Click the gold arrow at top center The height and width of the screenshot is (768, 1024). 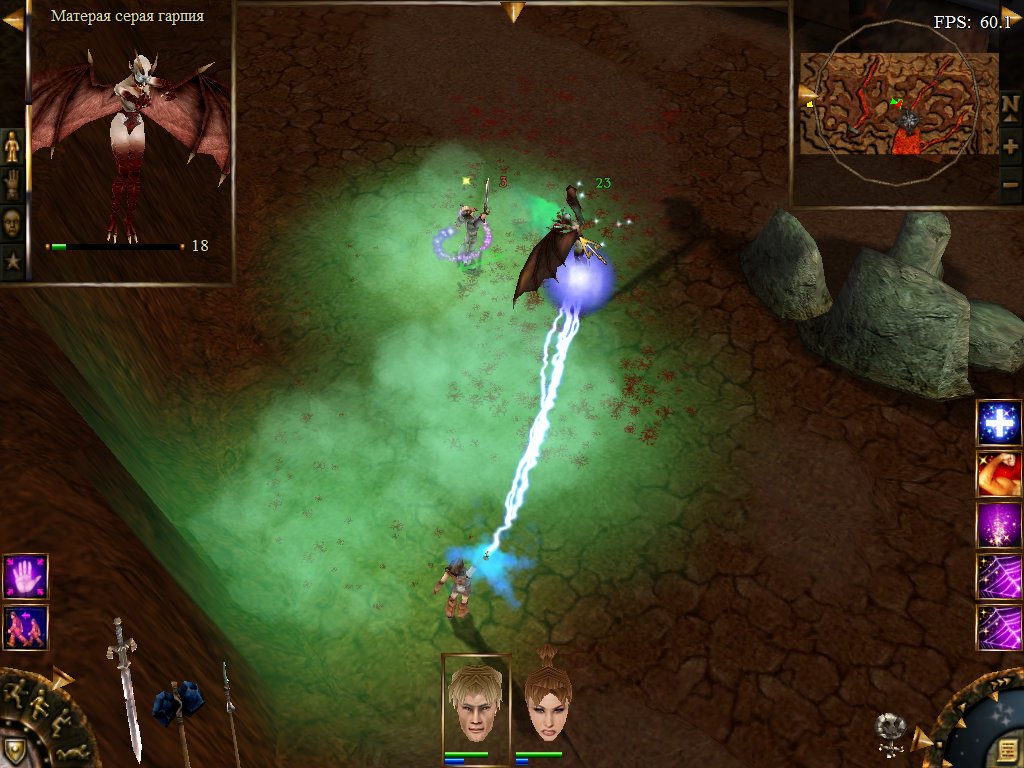pos(512,11)
